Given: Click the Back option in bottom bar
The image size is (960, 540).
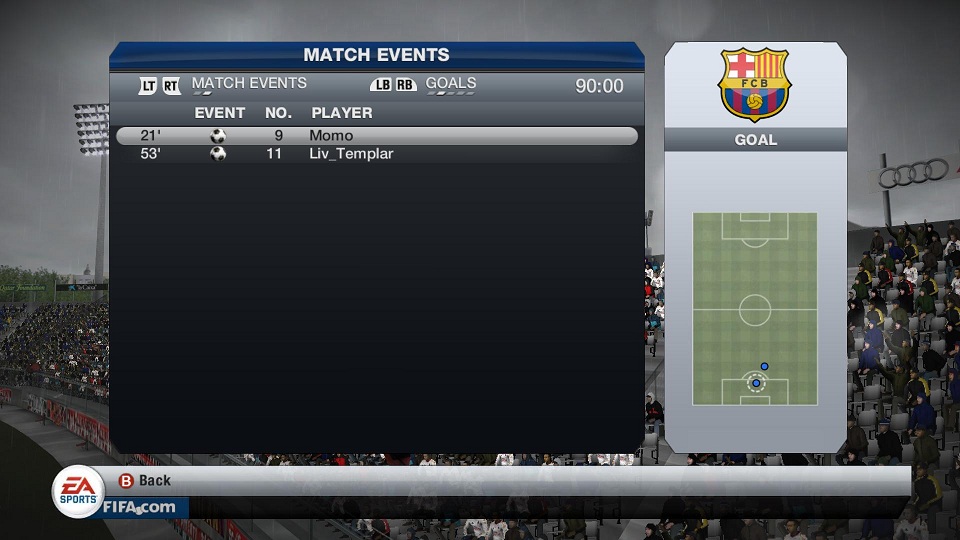Looking at the screenshot, I should pyautogui.click(x=146, y=481).
